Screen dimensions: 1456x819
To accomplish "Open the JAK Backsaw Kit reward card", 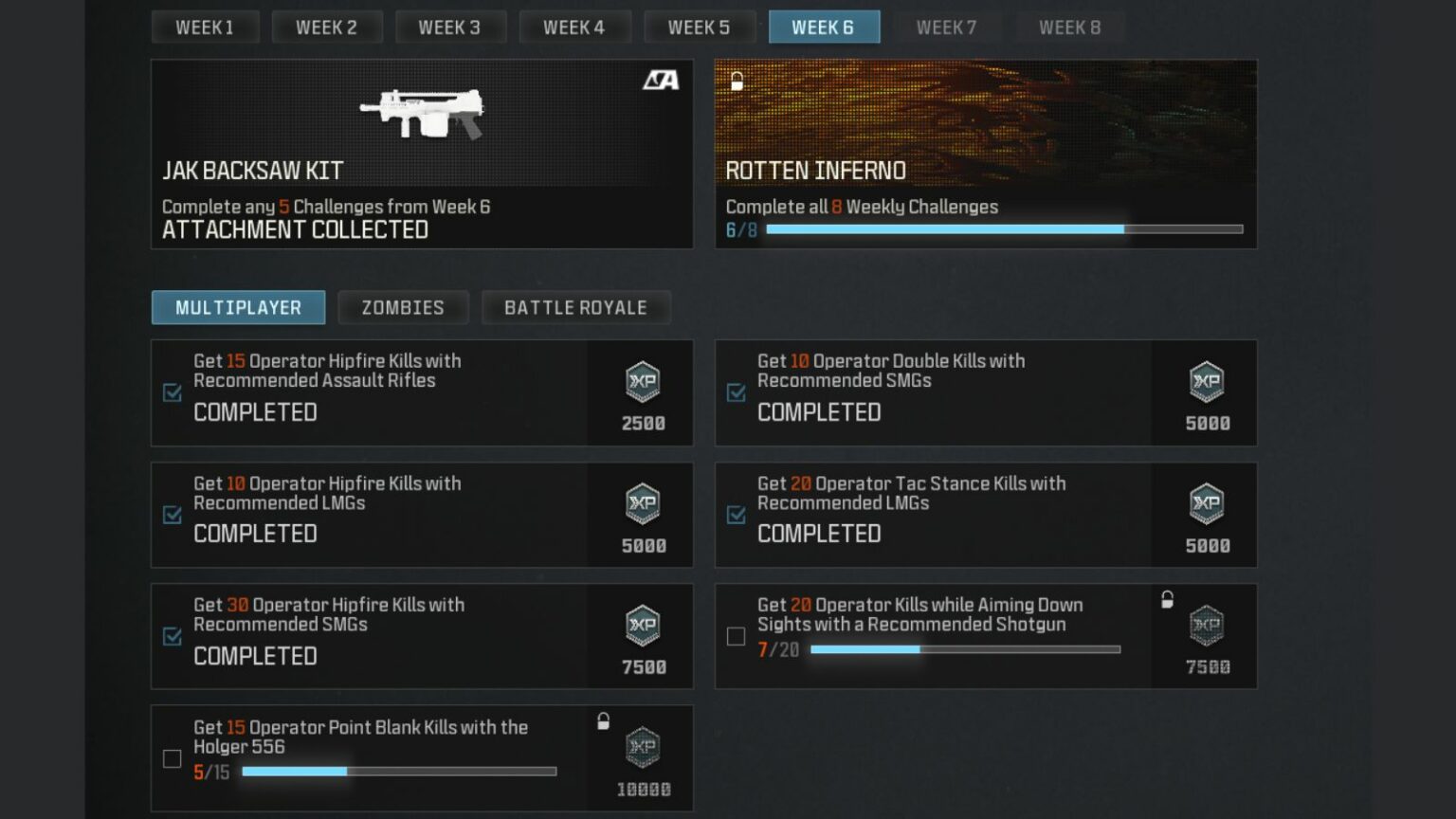I will point(423,154).
